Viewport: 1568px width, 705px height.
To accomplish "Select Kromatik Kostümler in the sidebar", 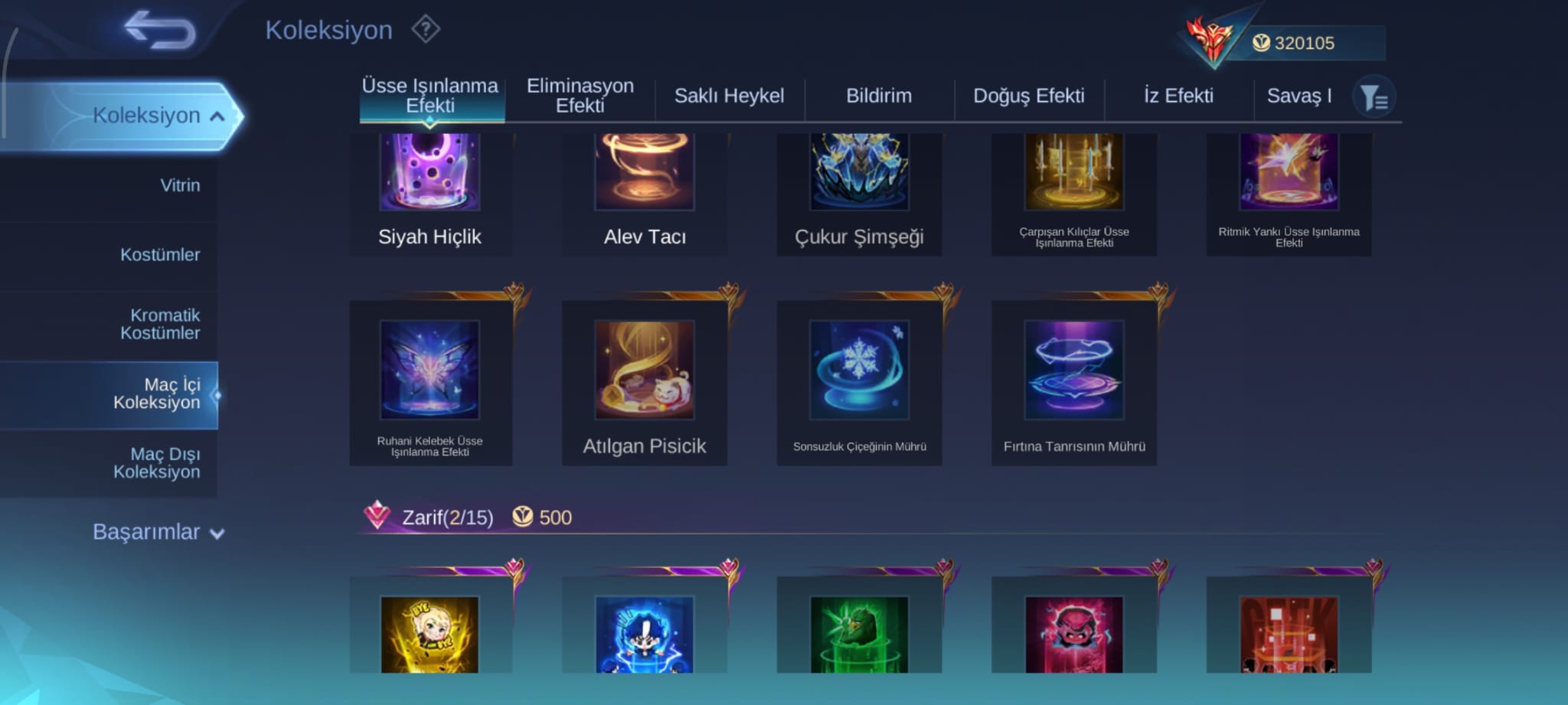I will point(160,324).
